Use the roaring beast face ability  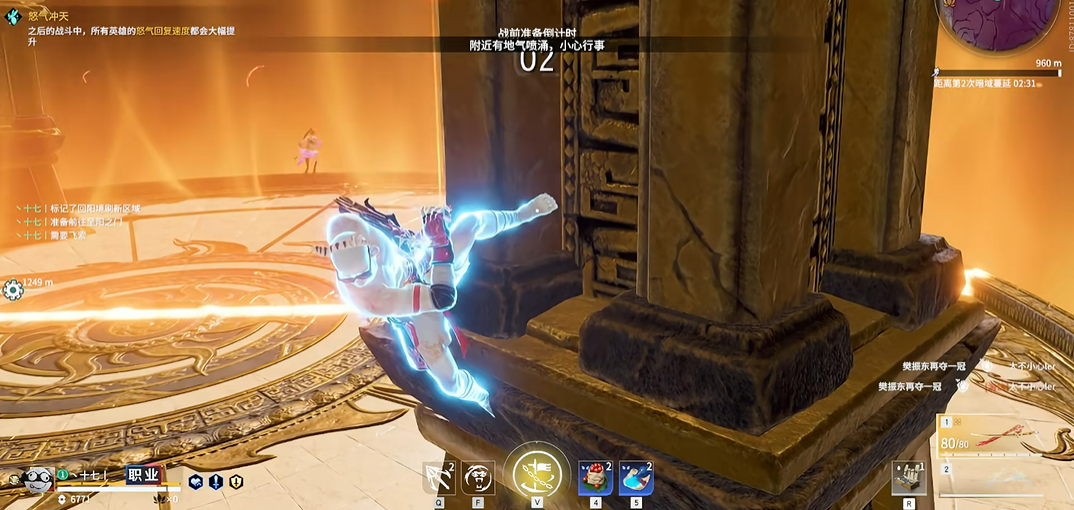478,478
